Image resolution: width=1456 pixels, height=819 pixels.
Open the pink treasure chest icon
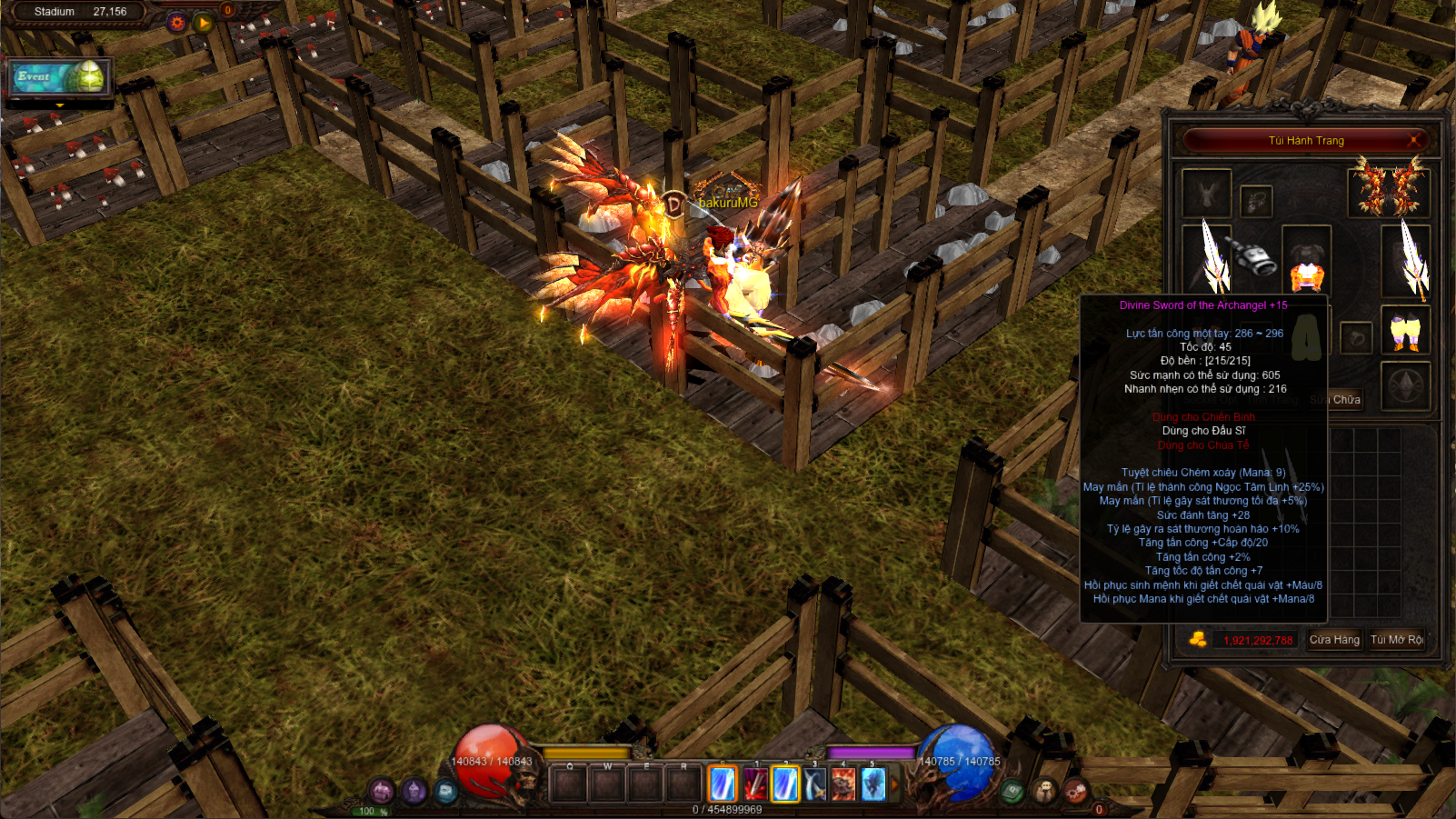pos(382,791)
